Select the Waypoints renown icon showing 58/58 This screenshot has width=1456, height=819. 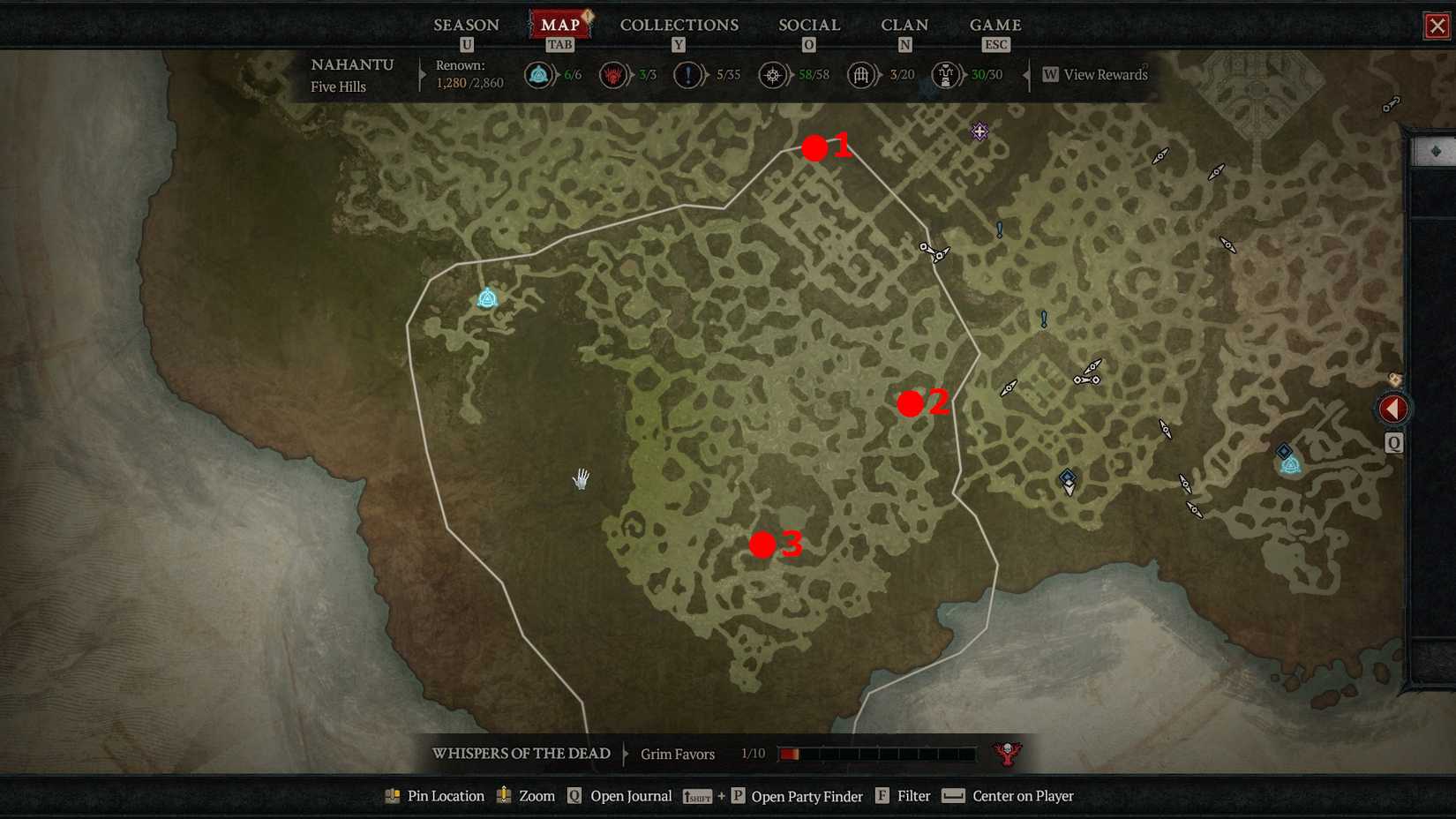tap(772, 75)
